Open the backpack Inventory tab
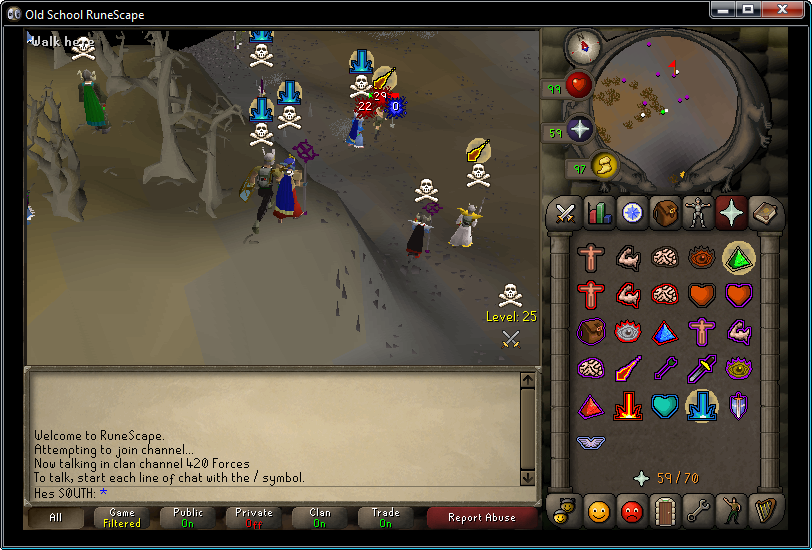 tap(664, 212)
